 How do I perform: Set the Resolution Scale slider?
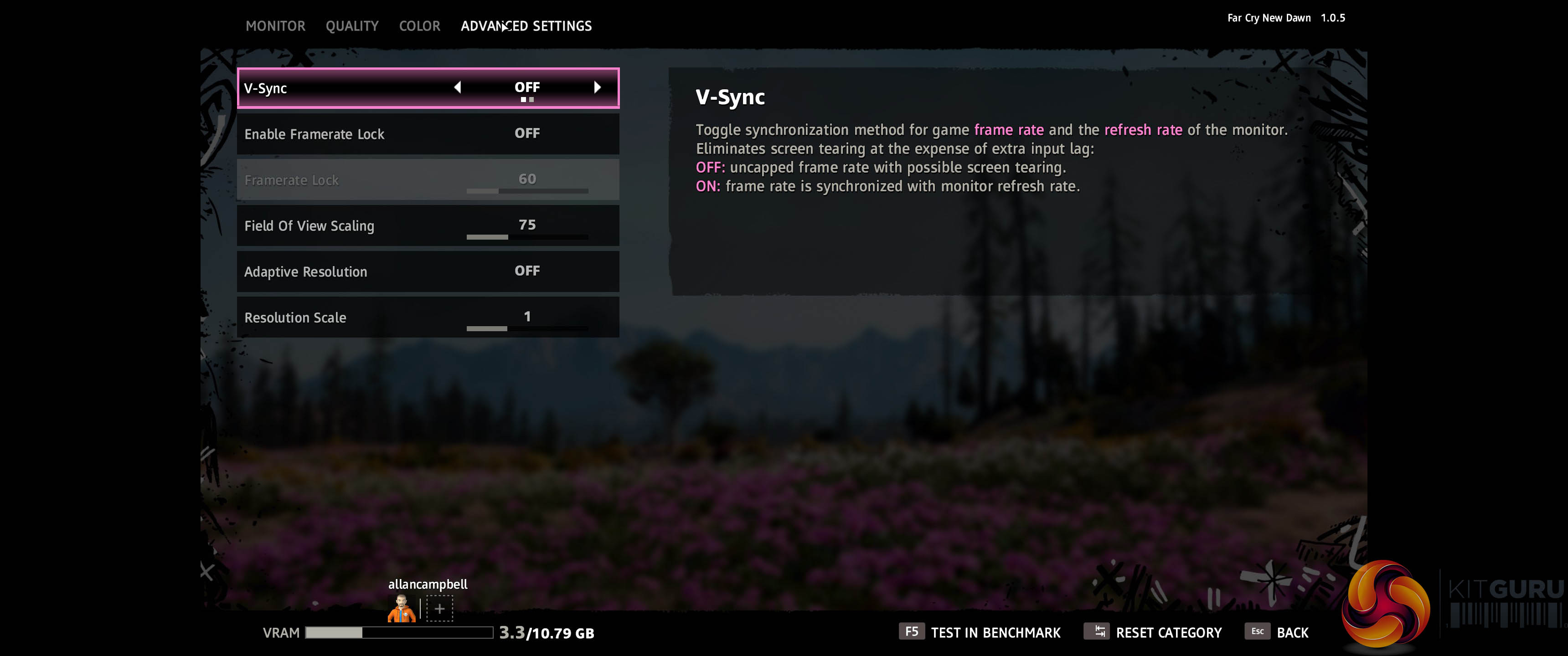point(526,328)
